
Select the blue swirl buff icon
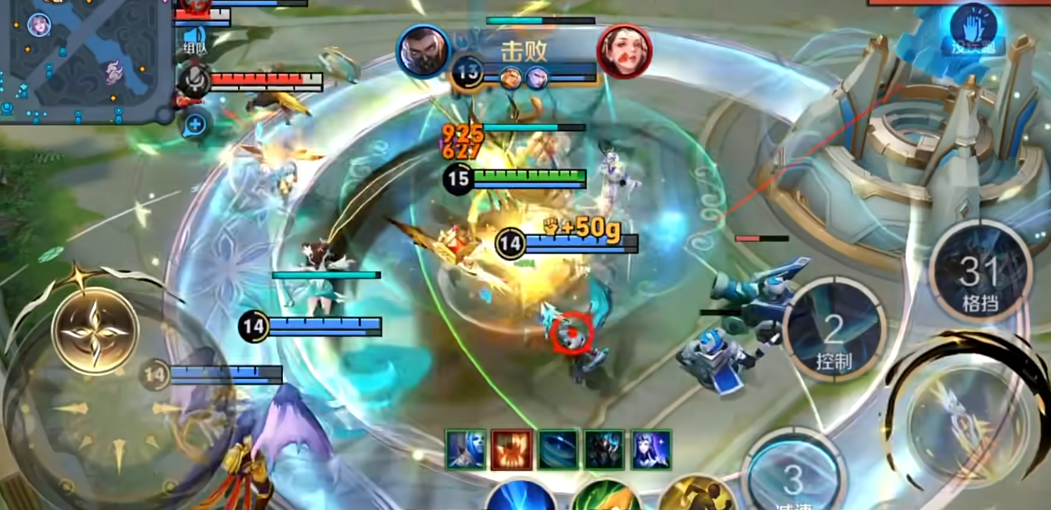(558, 450)
